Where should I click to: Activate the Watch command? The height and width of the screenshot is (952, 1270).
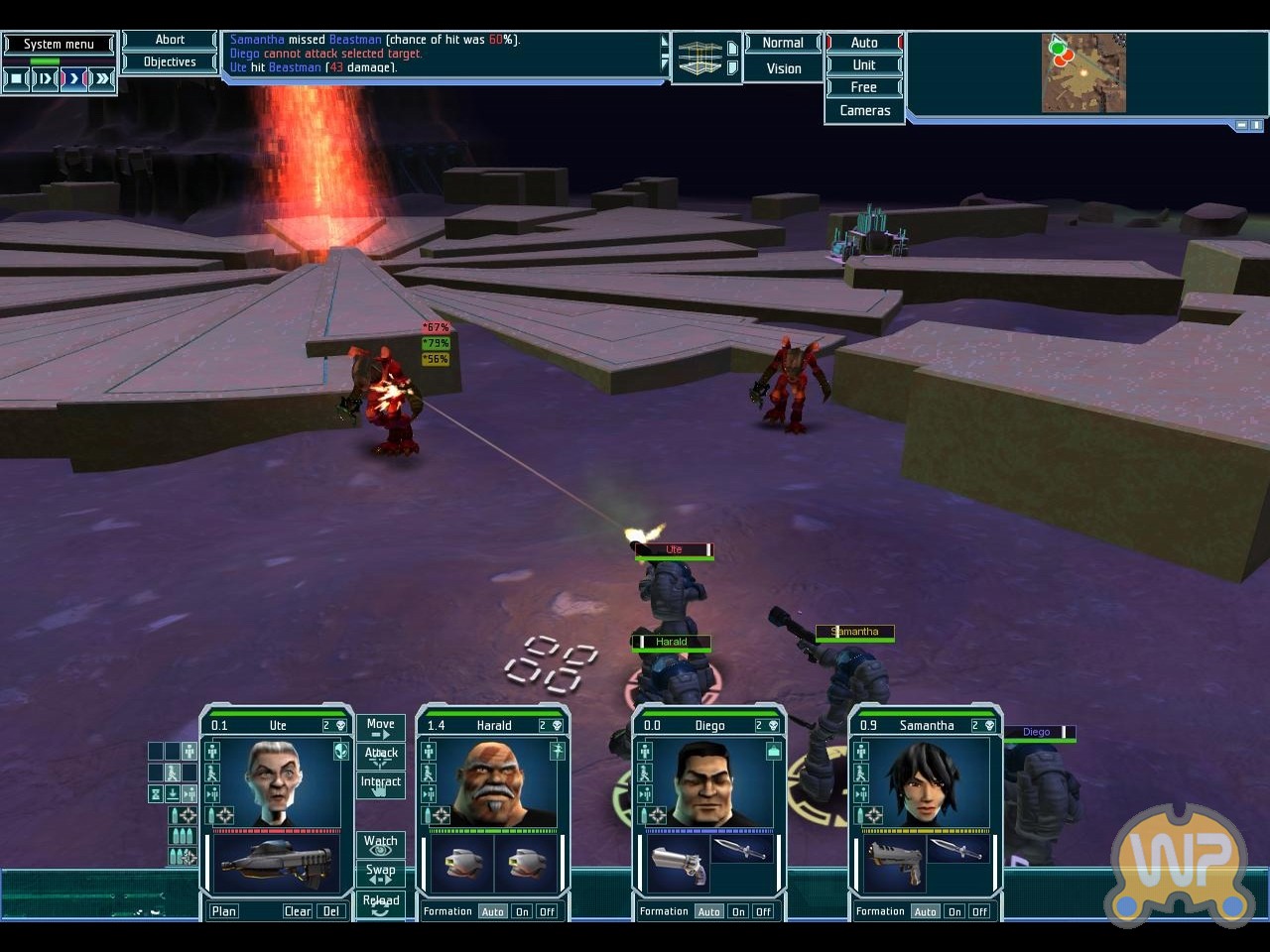(x=380, y=844)
